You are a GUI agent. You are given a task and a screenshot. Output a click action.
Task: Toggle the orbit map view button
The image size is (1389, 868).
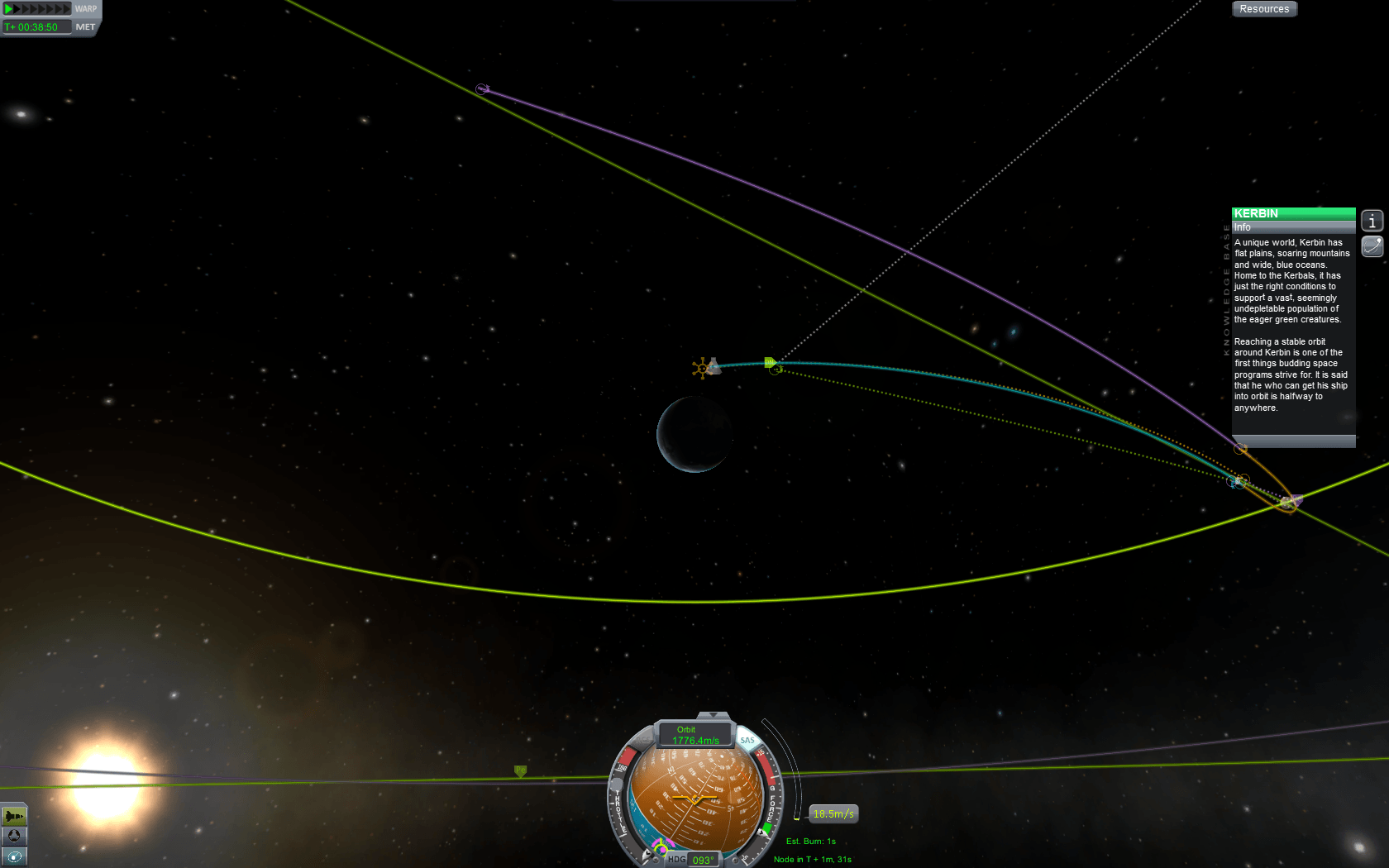point(14,856)
